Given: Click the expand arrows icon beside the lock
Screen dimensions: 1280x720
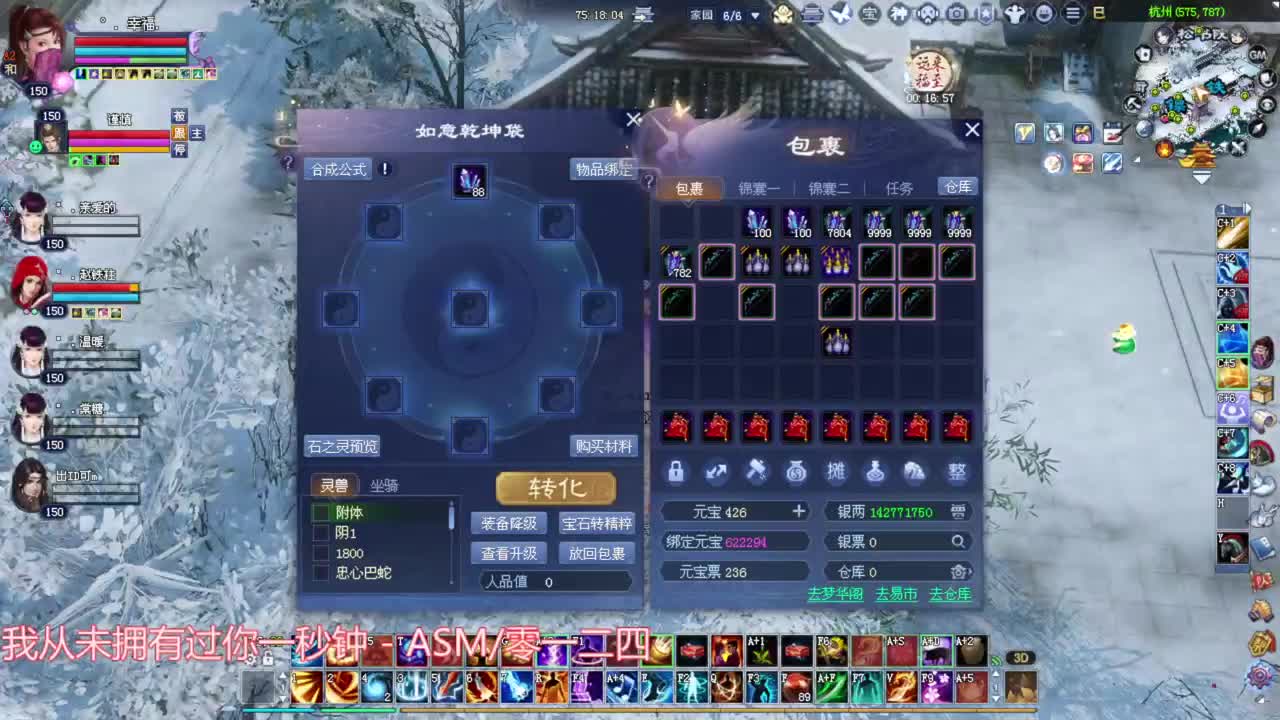Looking at the screenshot, I should tap(716, 472).
